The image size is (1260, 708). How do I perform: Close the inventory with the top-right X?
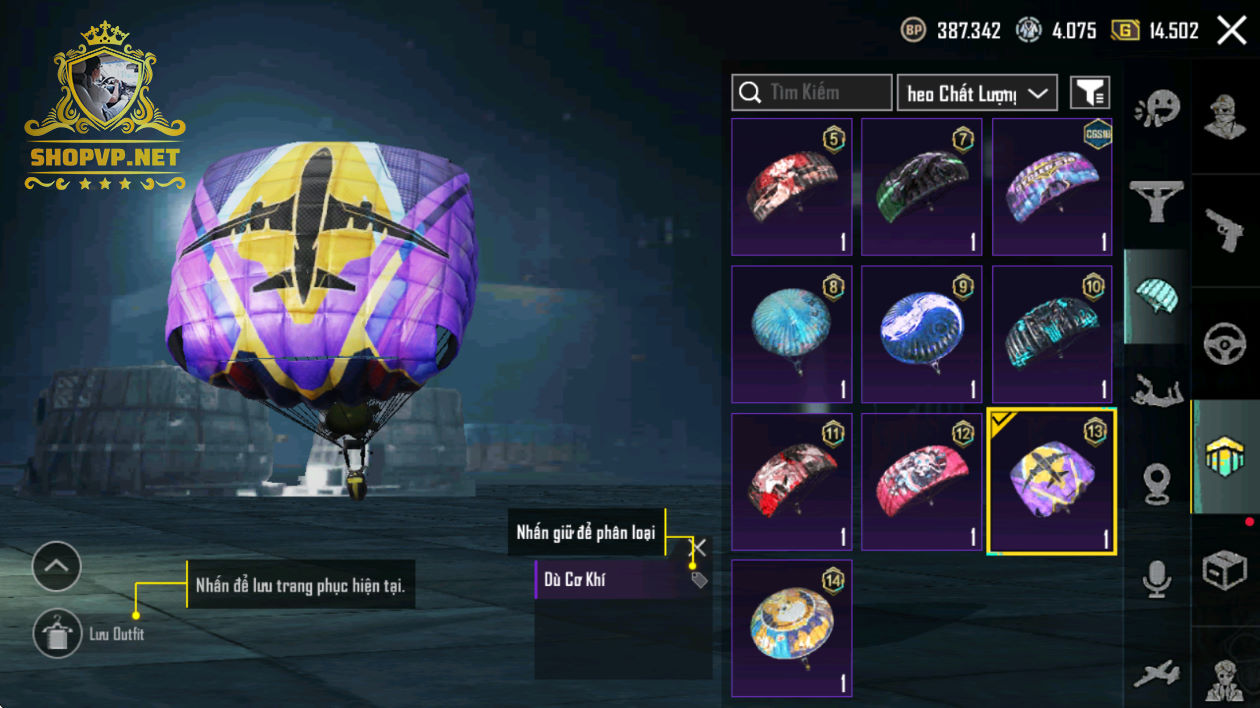1231,30
